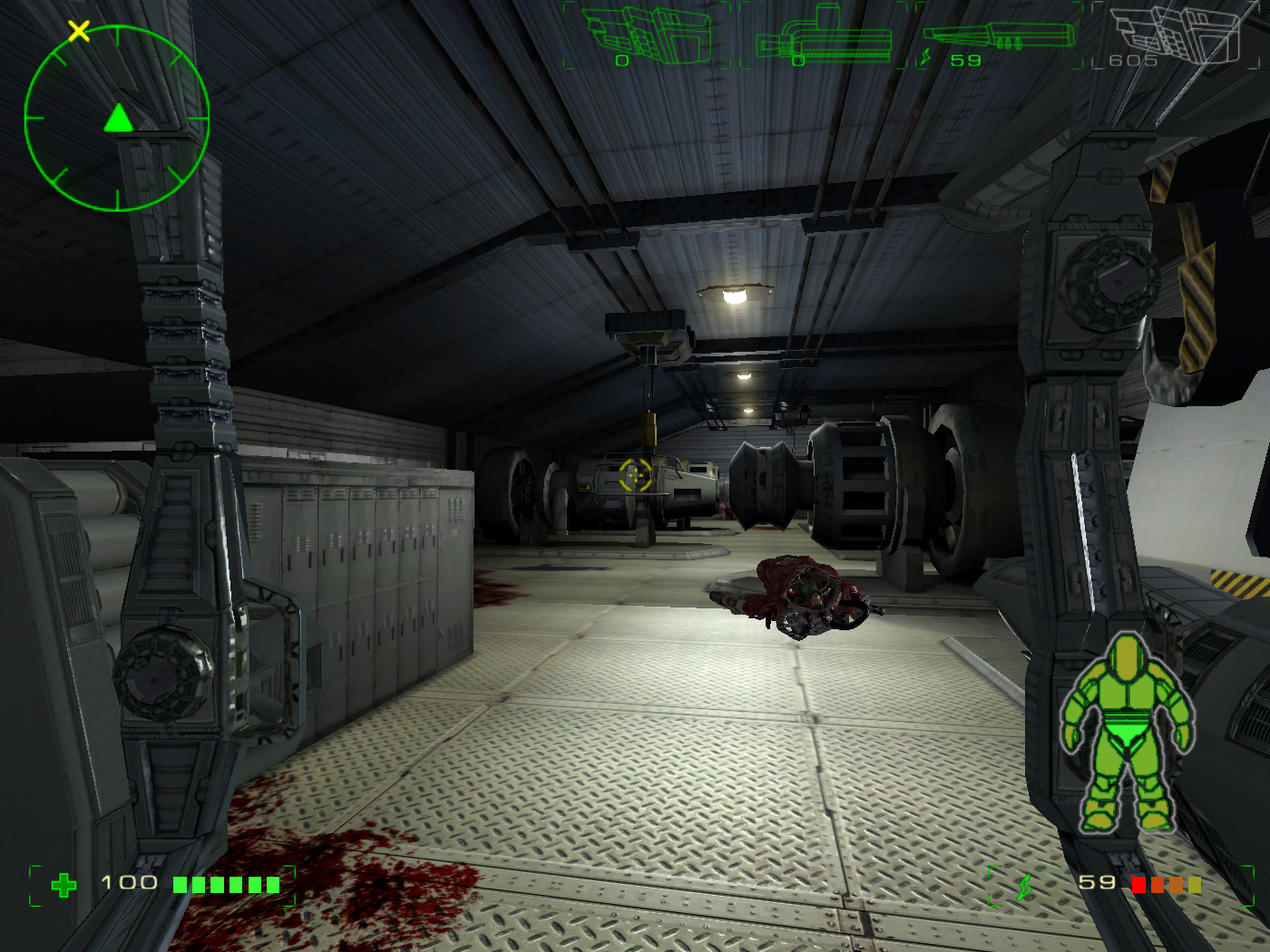Screen dimensions: 1270x952
Task: Choose the greyed-out weapon slot showing 605
Action: point(1176,36)
